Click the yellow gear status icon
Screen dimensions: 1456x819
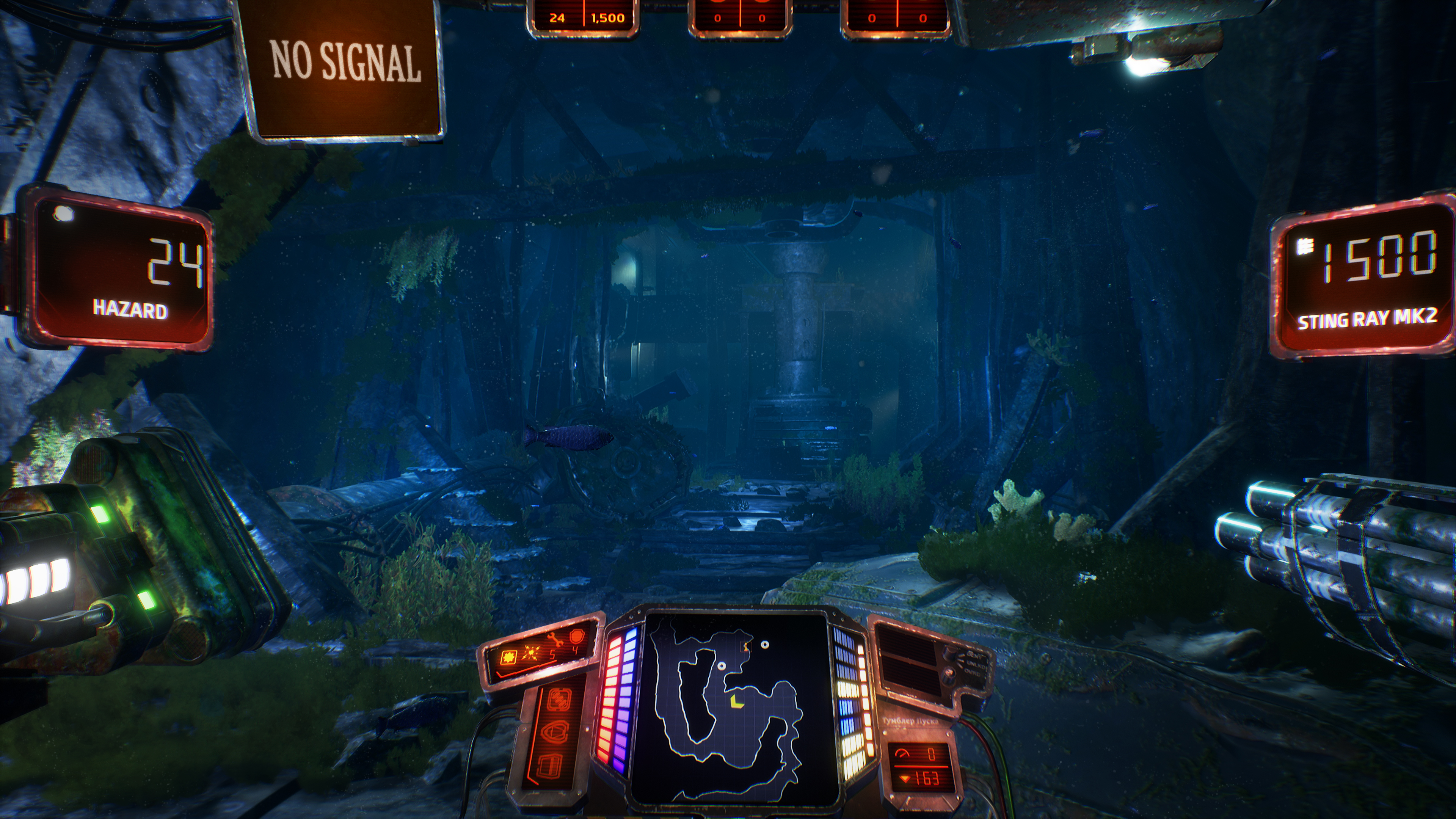coord(509,658)
